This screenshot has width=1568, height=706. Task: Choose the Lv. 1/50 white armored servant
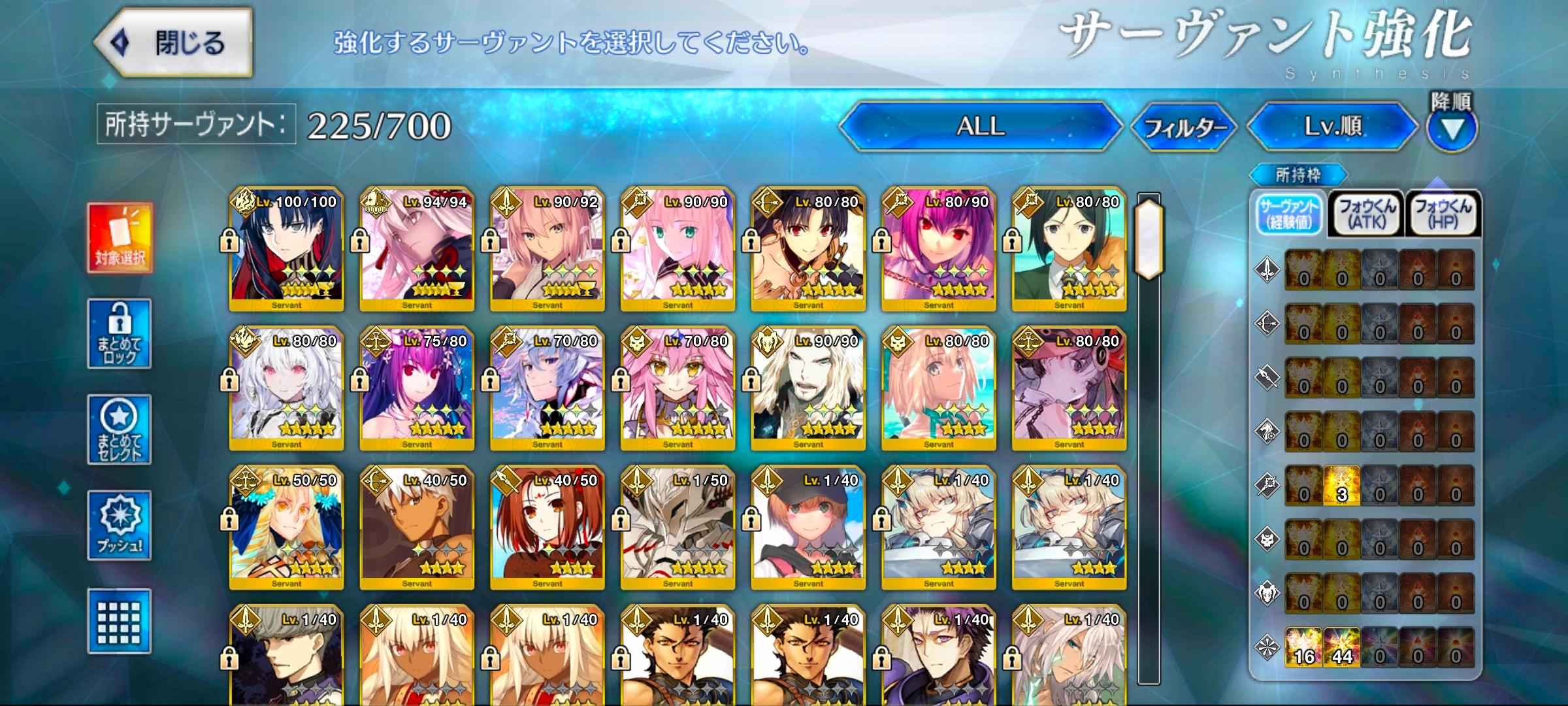coord(678,527)
